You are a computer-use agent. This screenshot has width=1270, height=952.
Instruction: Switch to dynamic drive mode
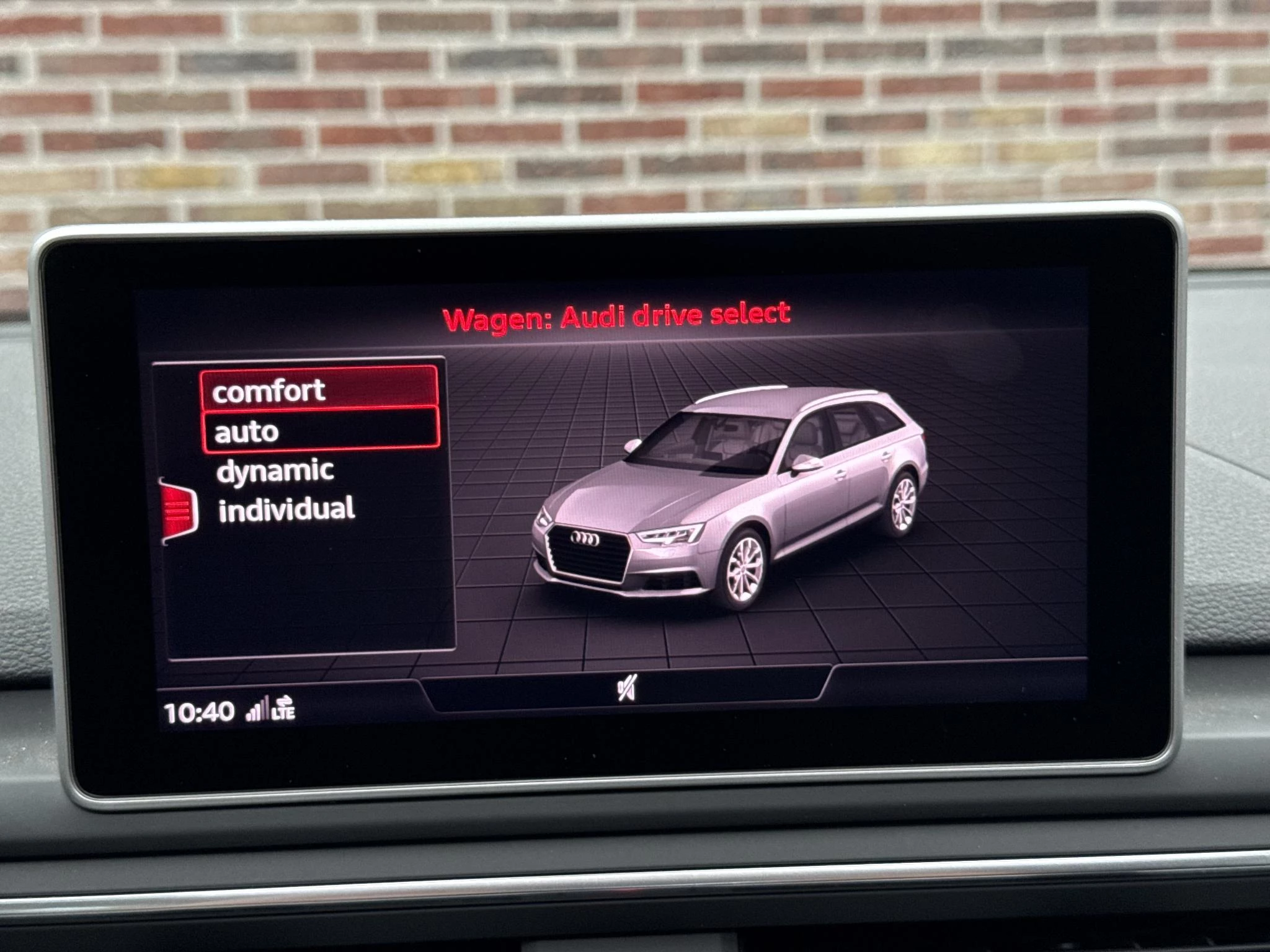click(x=275, y=471)
